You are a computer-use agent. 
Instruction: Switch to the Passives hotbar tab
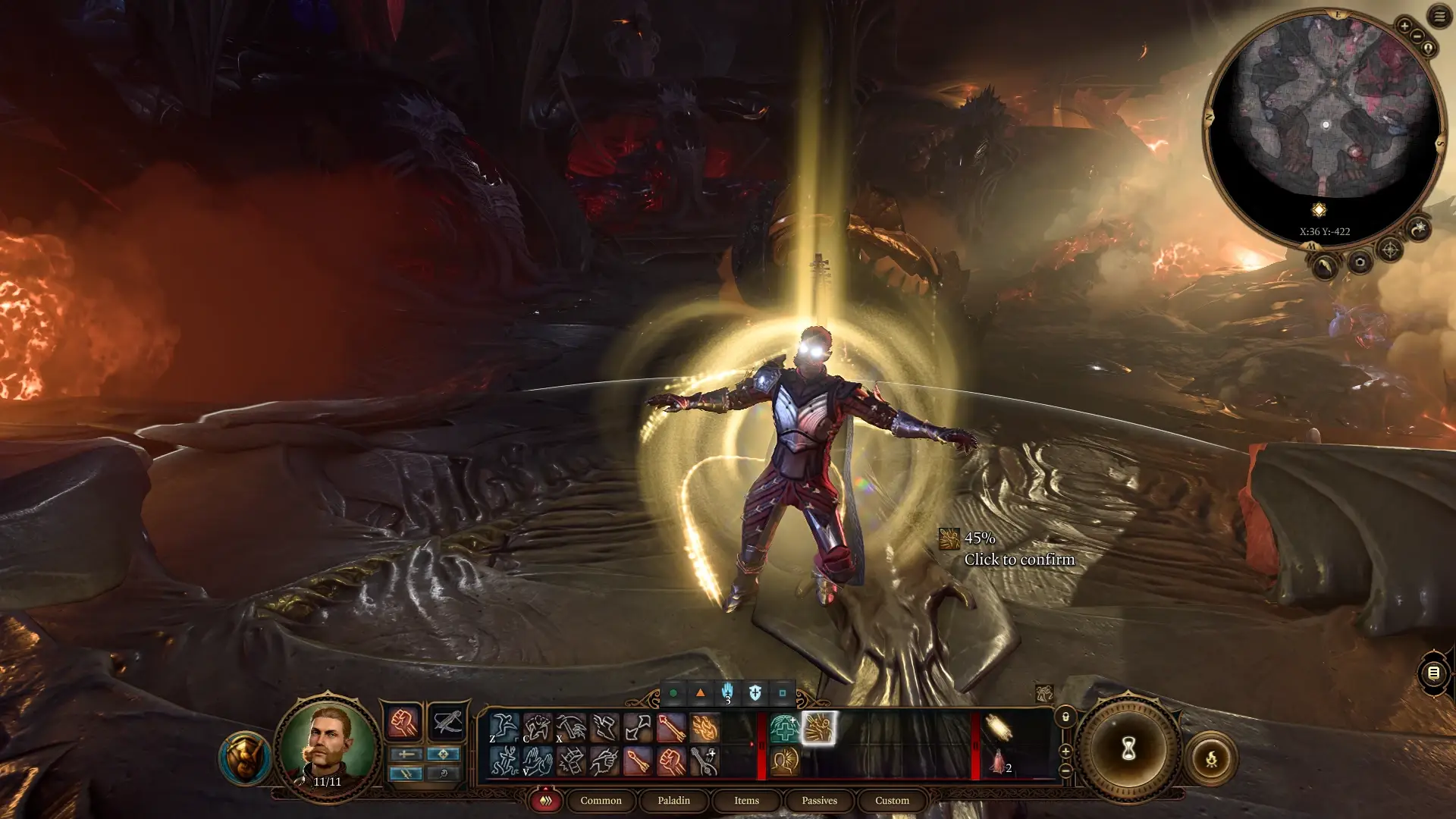point(818,801)
